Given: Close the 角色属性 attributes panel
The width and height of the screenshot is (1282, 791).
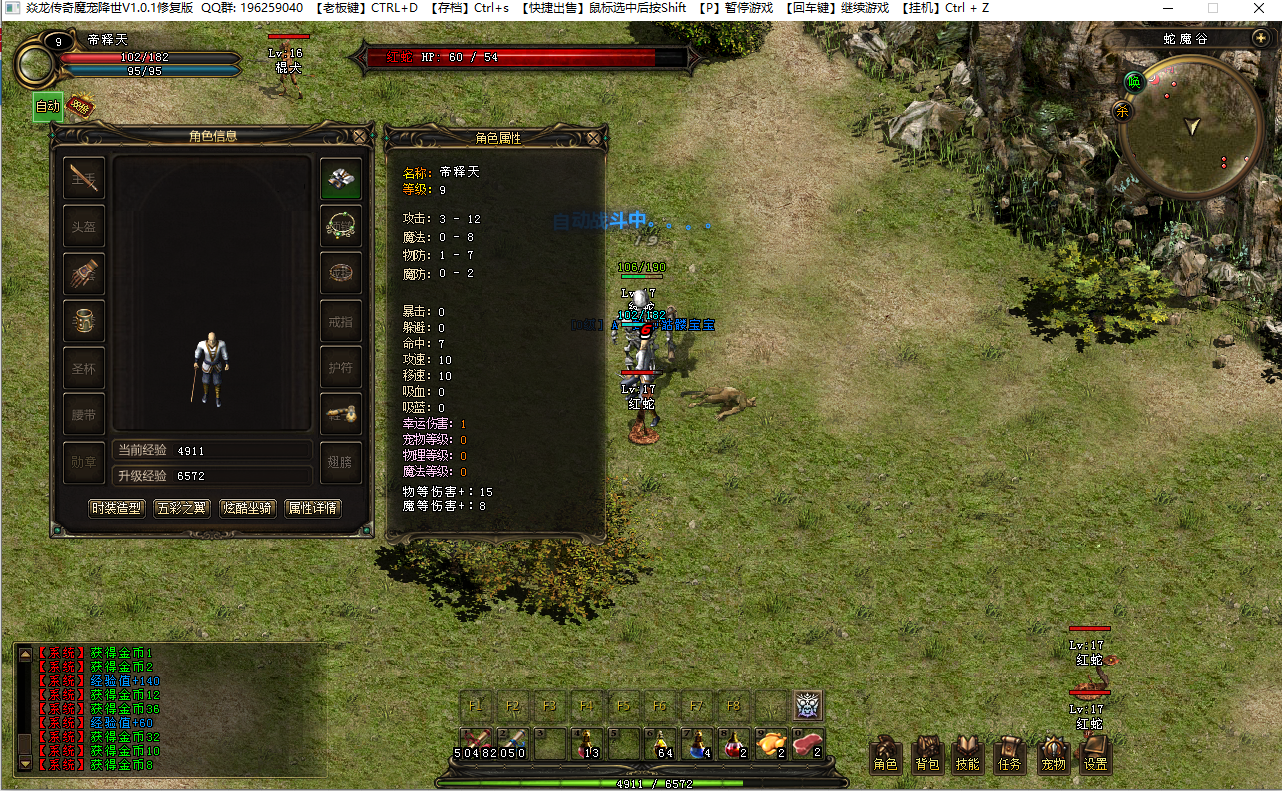Looking at the screenshot, I should [594, 137].
